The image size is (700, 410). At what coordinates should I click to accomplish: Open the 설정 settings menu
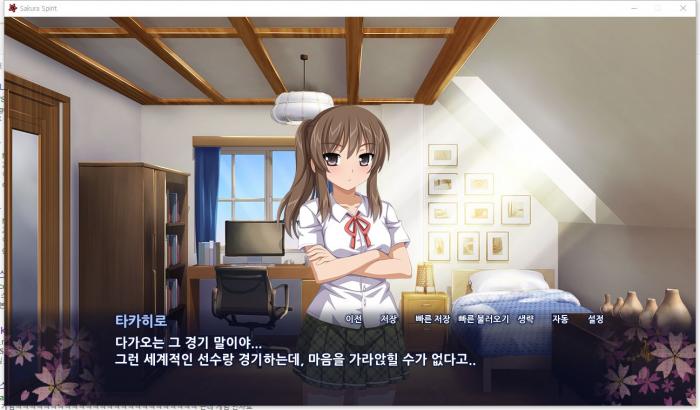point(596,319)
